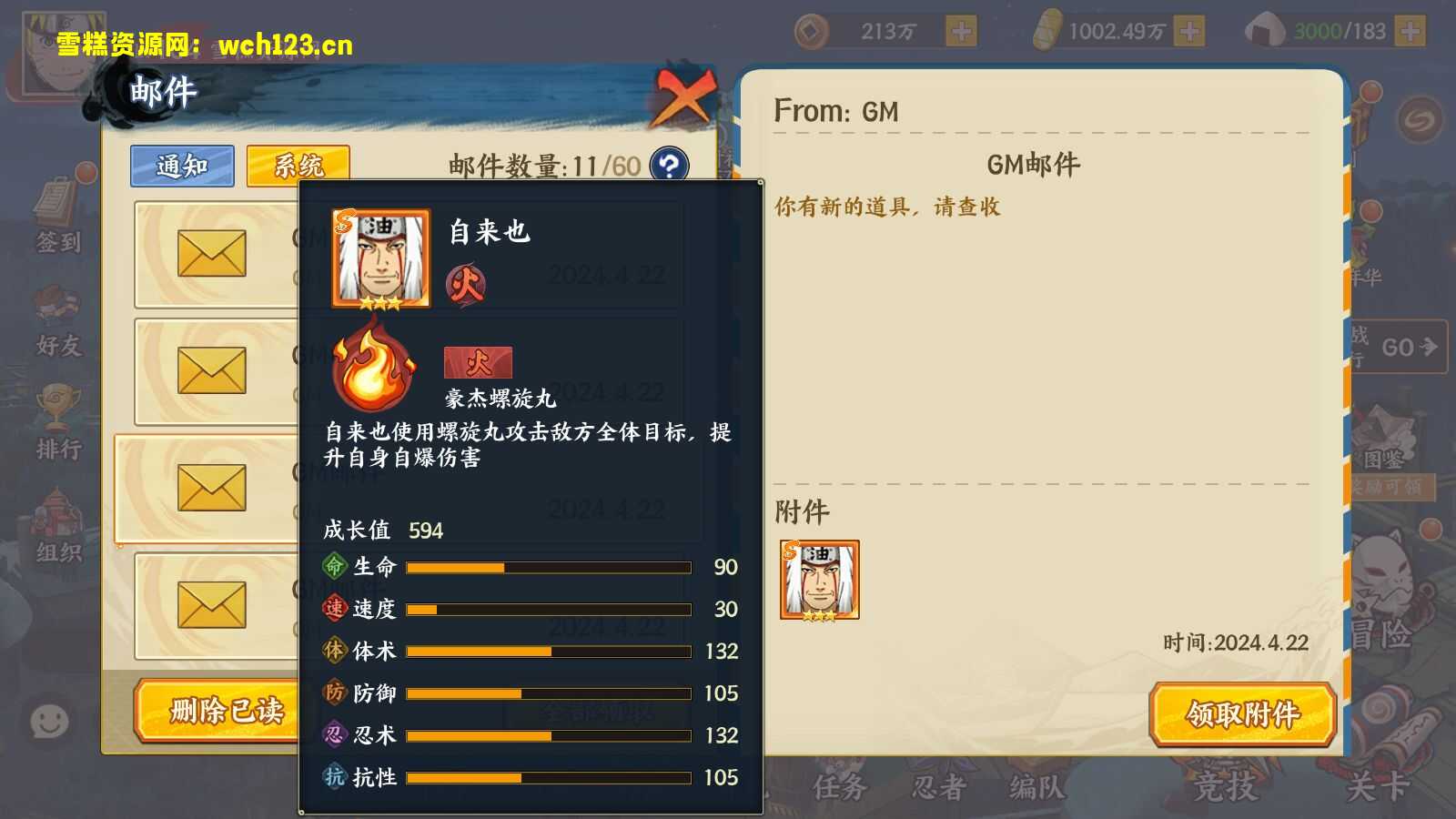
Task: Open the 好友 friends panel
Action: click(x=56, y=330)
